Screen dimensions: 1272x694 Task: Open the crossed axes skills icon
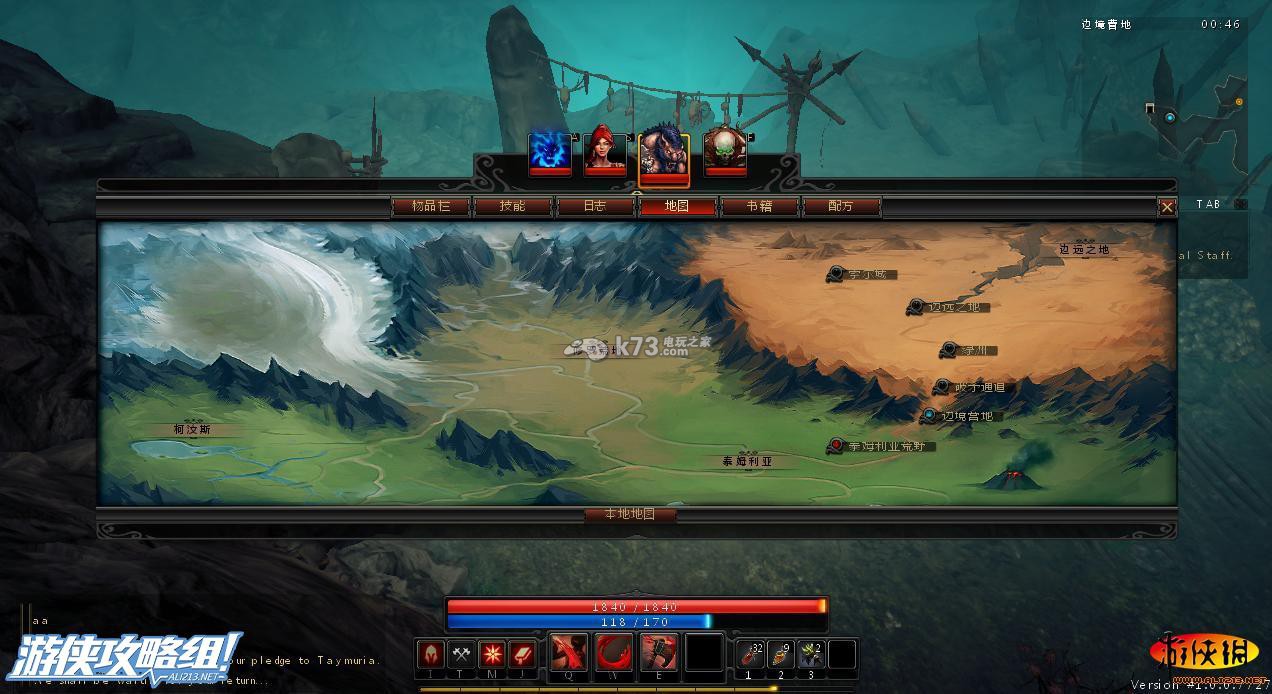(x=461, y=654)
